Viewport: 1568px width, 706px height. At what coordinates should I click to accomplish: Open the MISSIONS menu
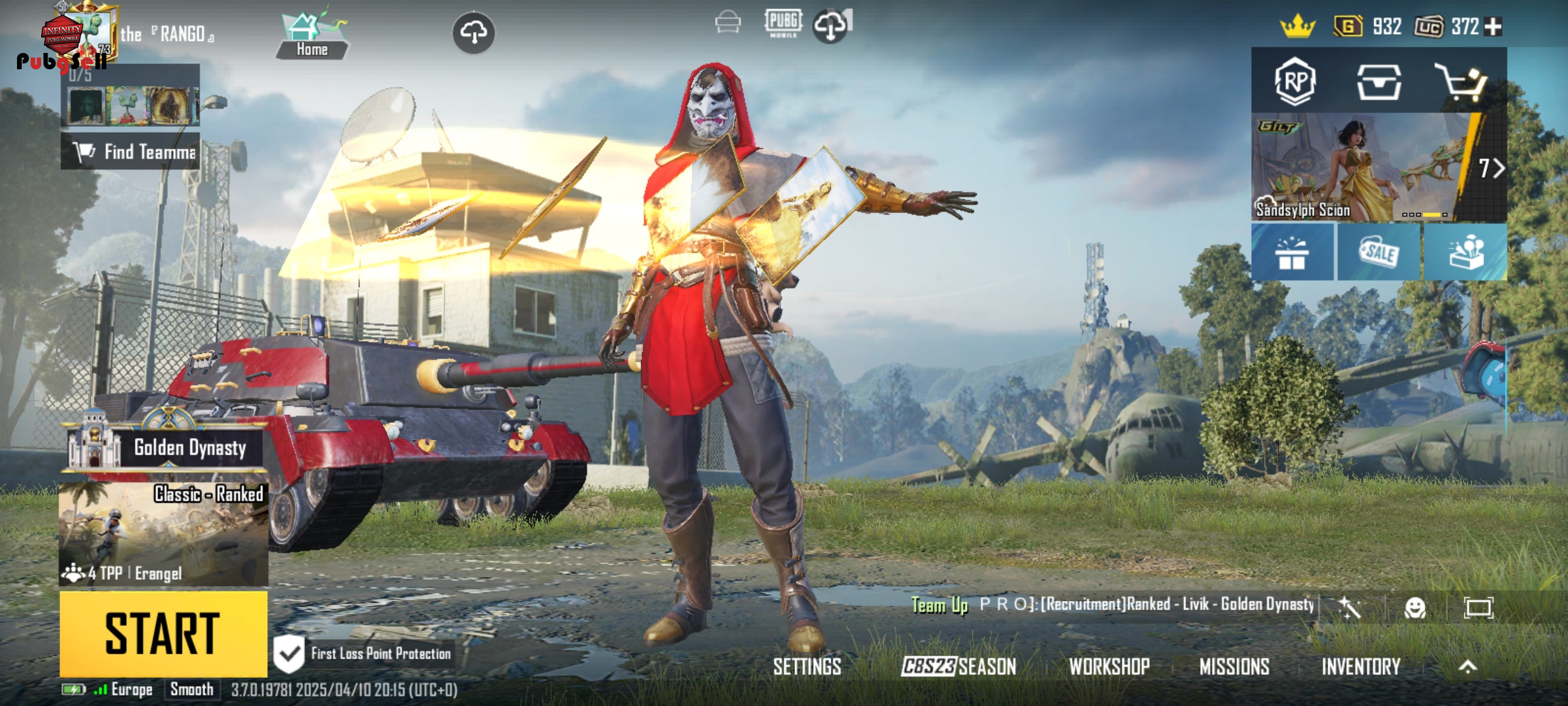1234,667
